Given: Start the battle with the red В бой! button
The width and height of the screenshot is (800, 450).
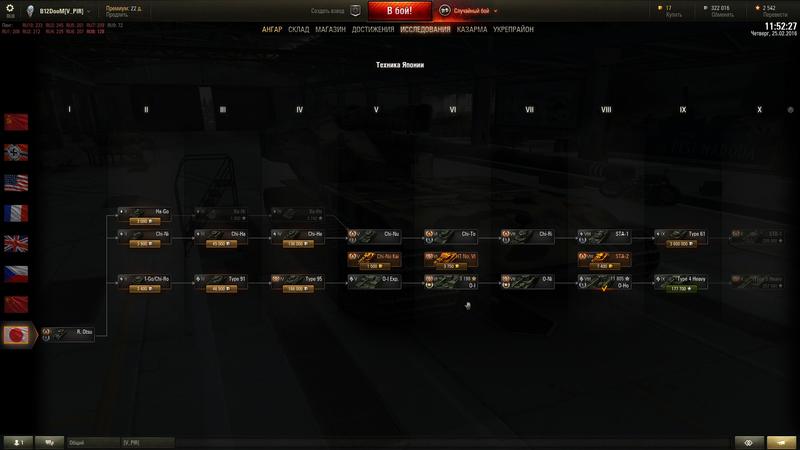Looking at the screenshot, I should [400, 11].
